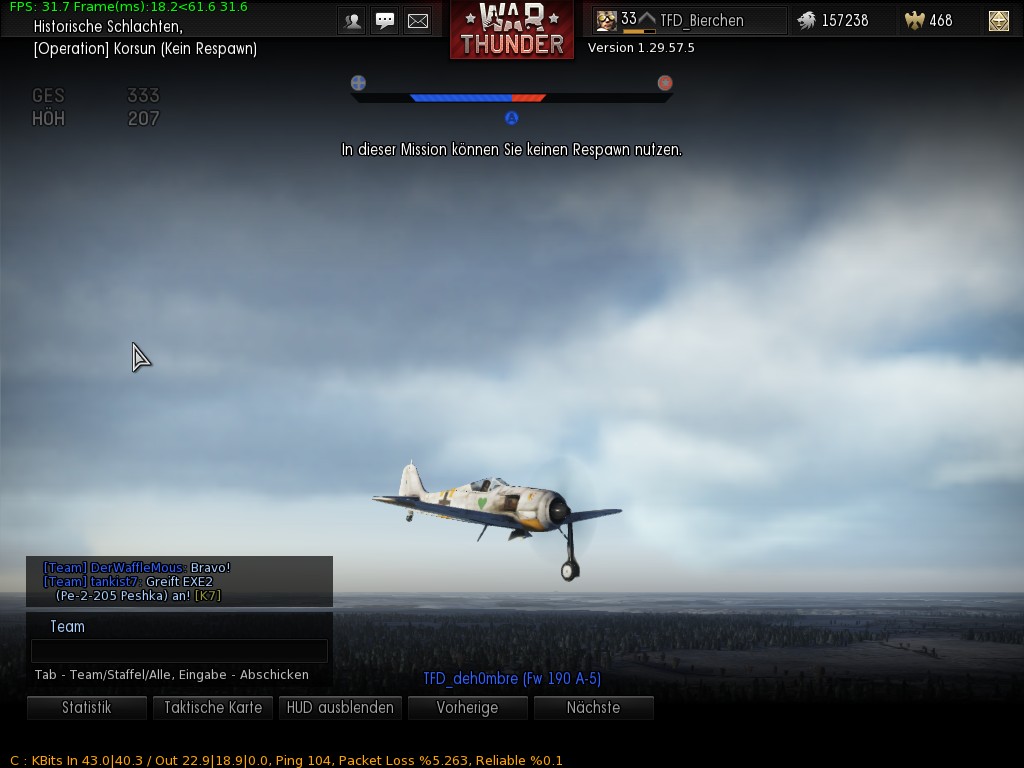Open the friends and contacts icon
1024x768 pixels.
352,21
